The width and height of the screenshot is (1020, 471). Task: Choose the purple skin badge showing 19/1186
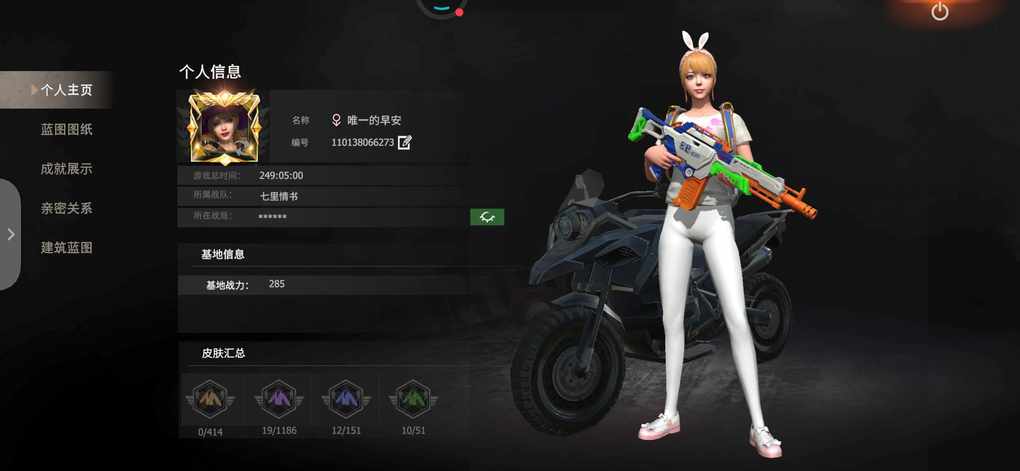(277, 400)
